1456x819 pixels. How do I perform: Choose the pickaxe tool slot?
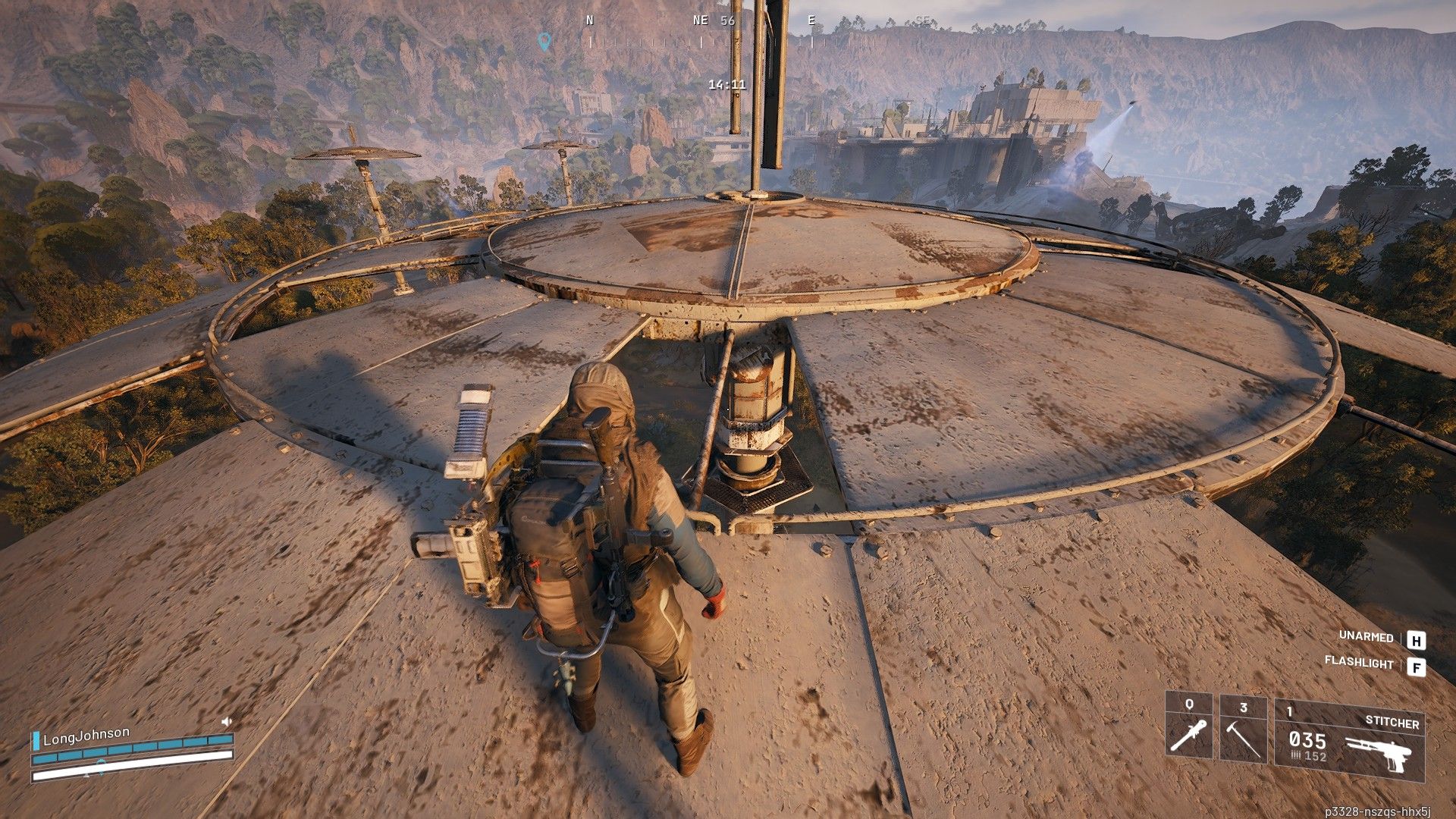point(1242,730)
